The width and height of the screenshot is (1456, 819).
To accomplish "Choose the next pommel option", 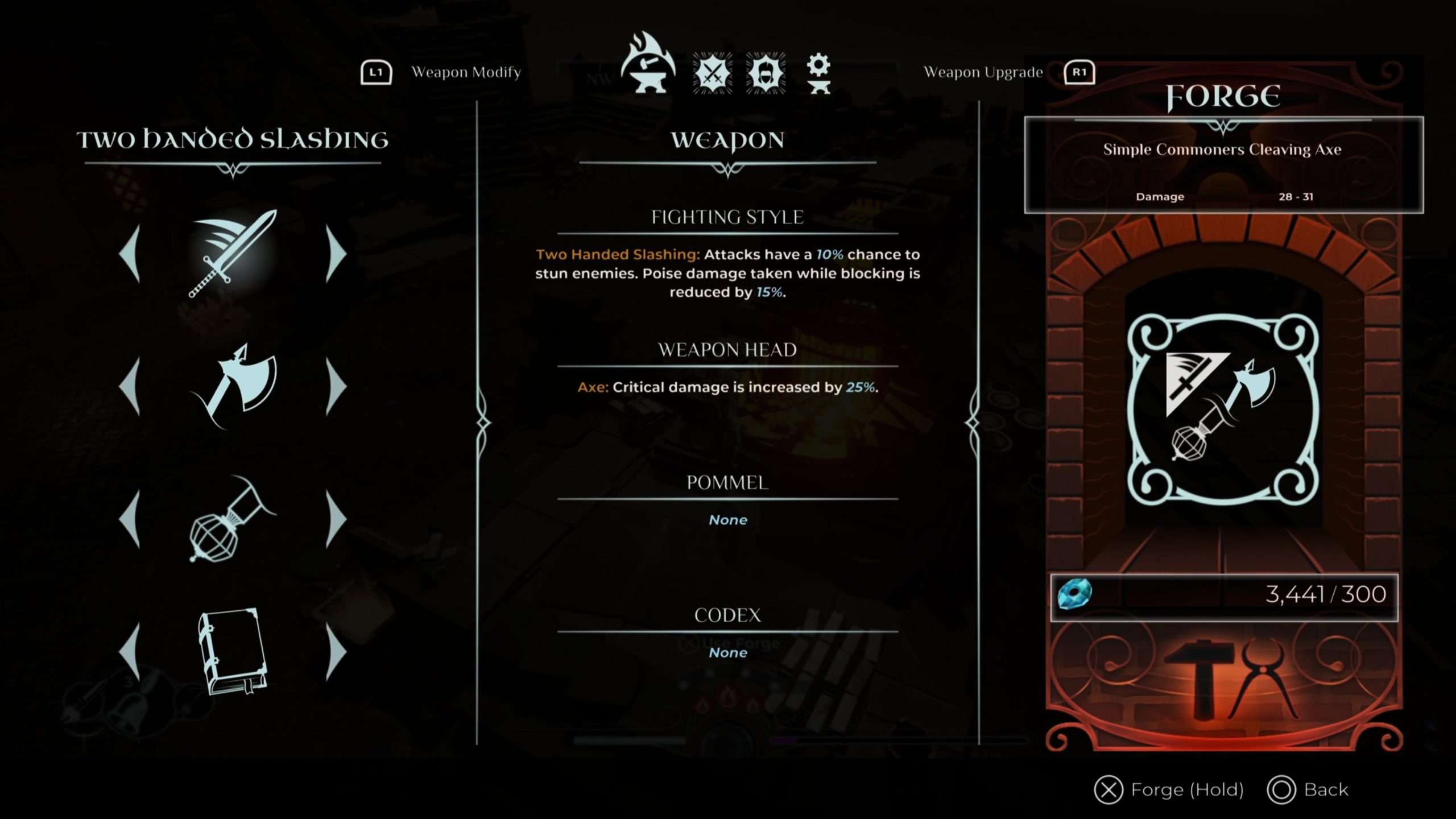I will coord(336,519).
